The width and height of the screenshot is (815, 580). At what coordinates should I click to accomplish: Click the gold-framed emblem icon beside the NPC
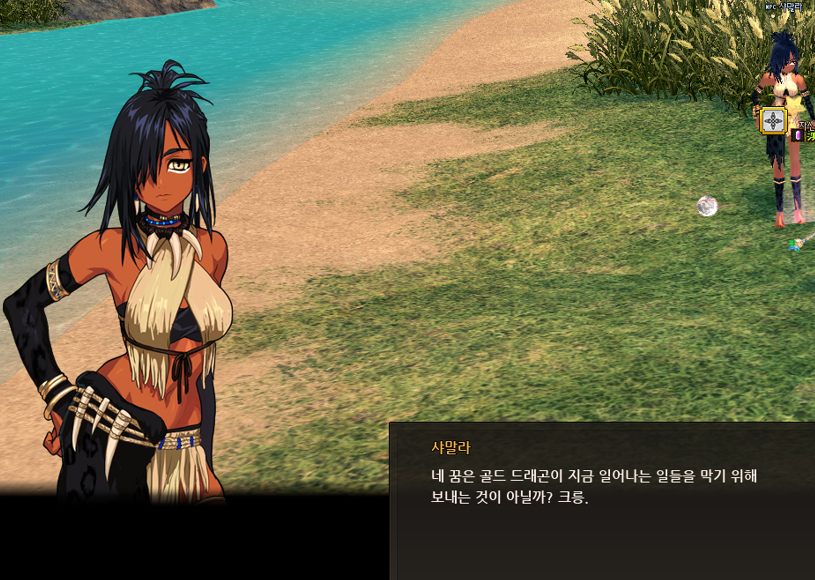pos(773,121)
